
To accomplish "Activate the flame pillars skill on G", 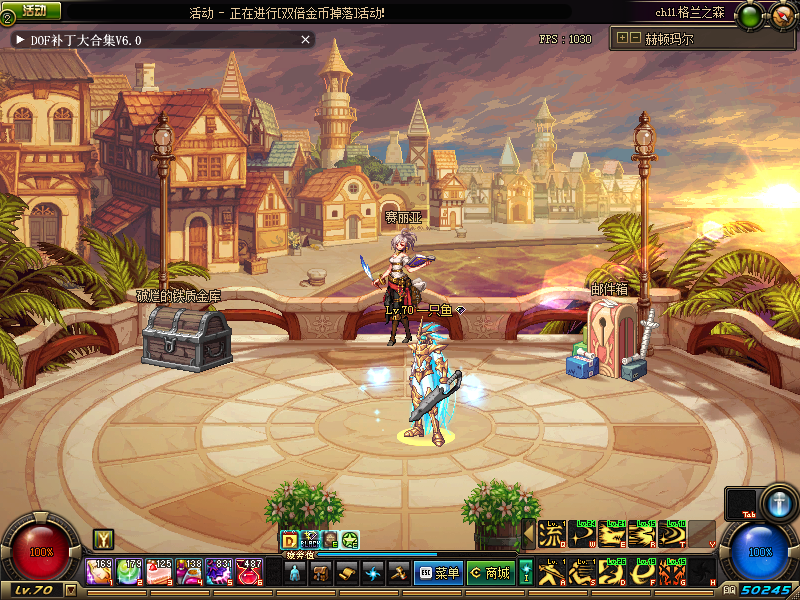I will pos(671,573).
